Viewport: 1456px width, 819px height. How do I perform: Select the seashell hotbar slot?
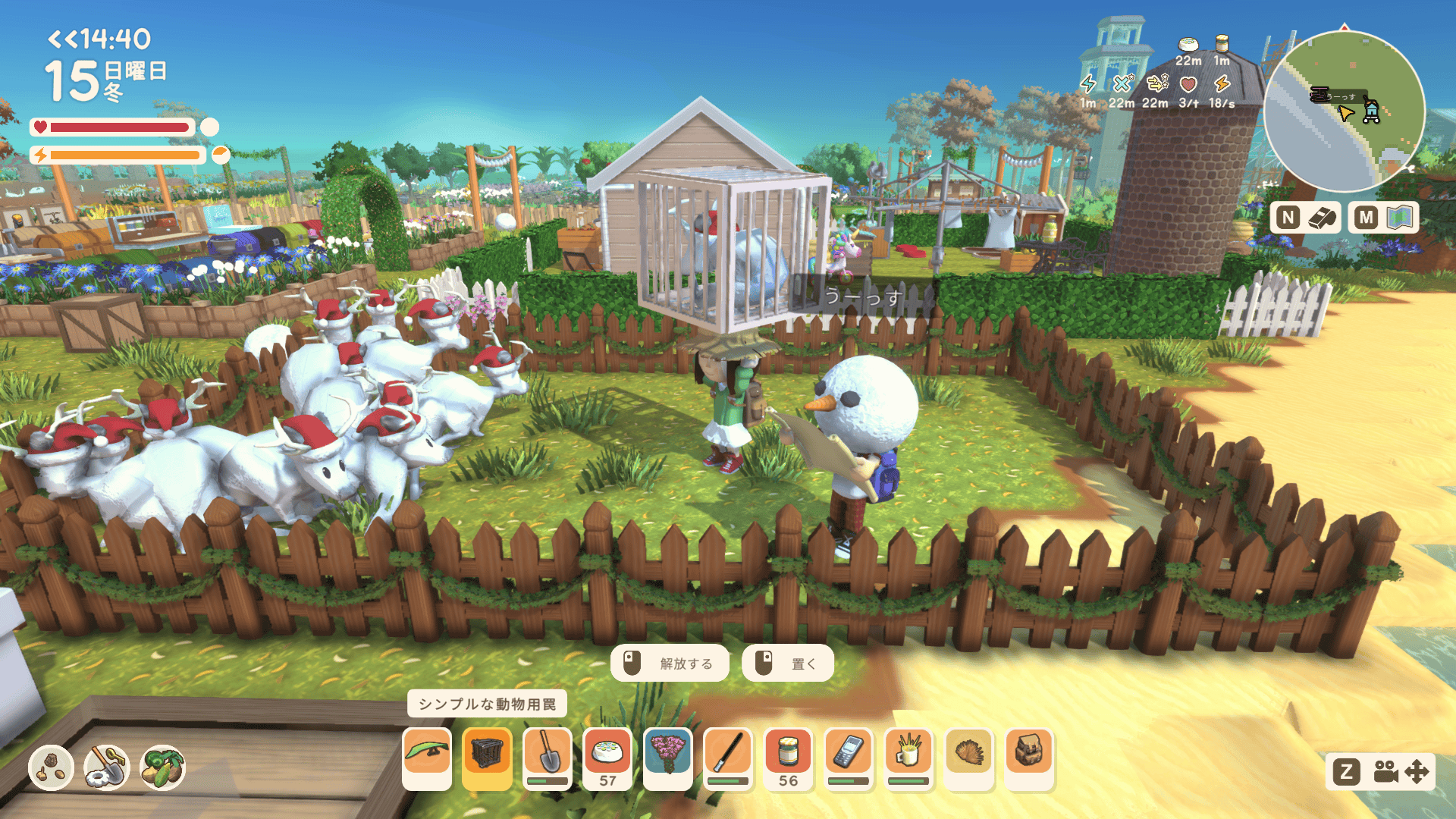click(968, 758)
